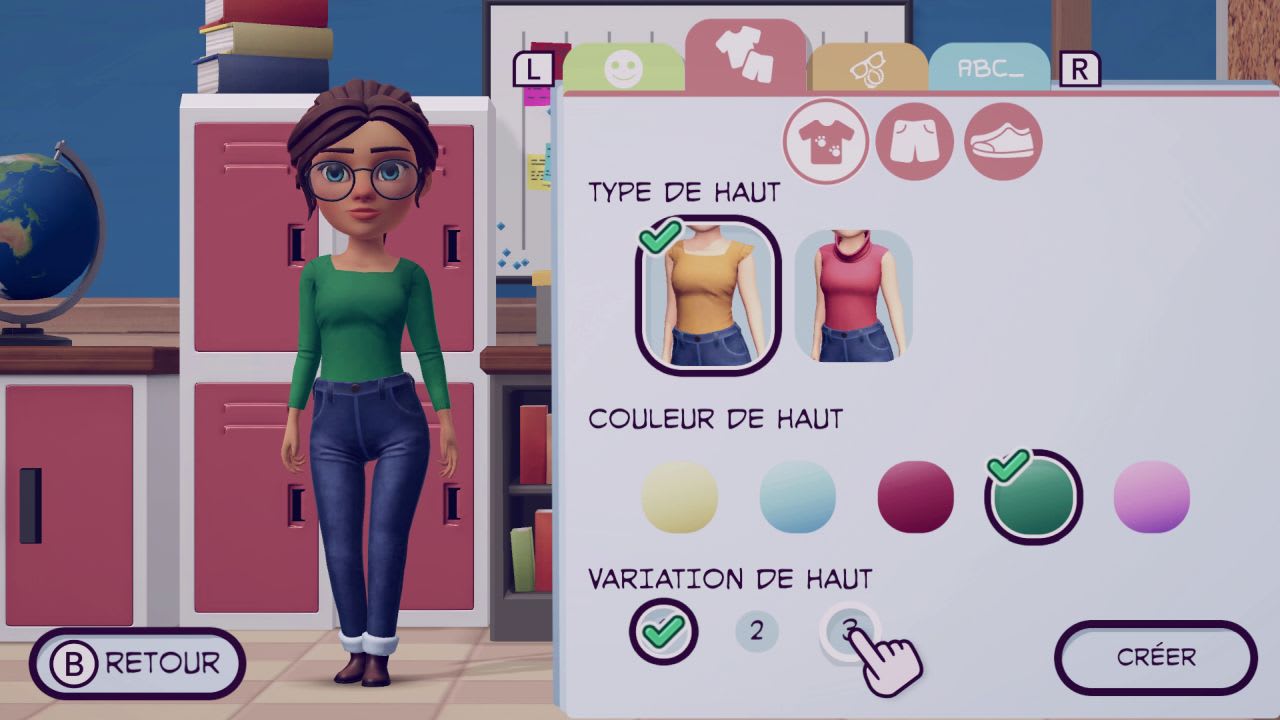The image size is (1280, 720).
Task: Reselect the checked variation 1
Action: coord(664,632)
